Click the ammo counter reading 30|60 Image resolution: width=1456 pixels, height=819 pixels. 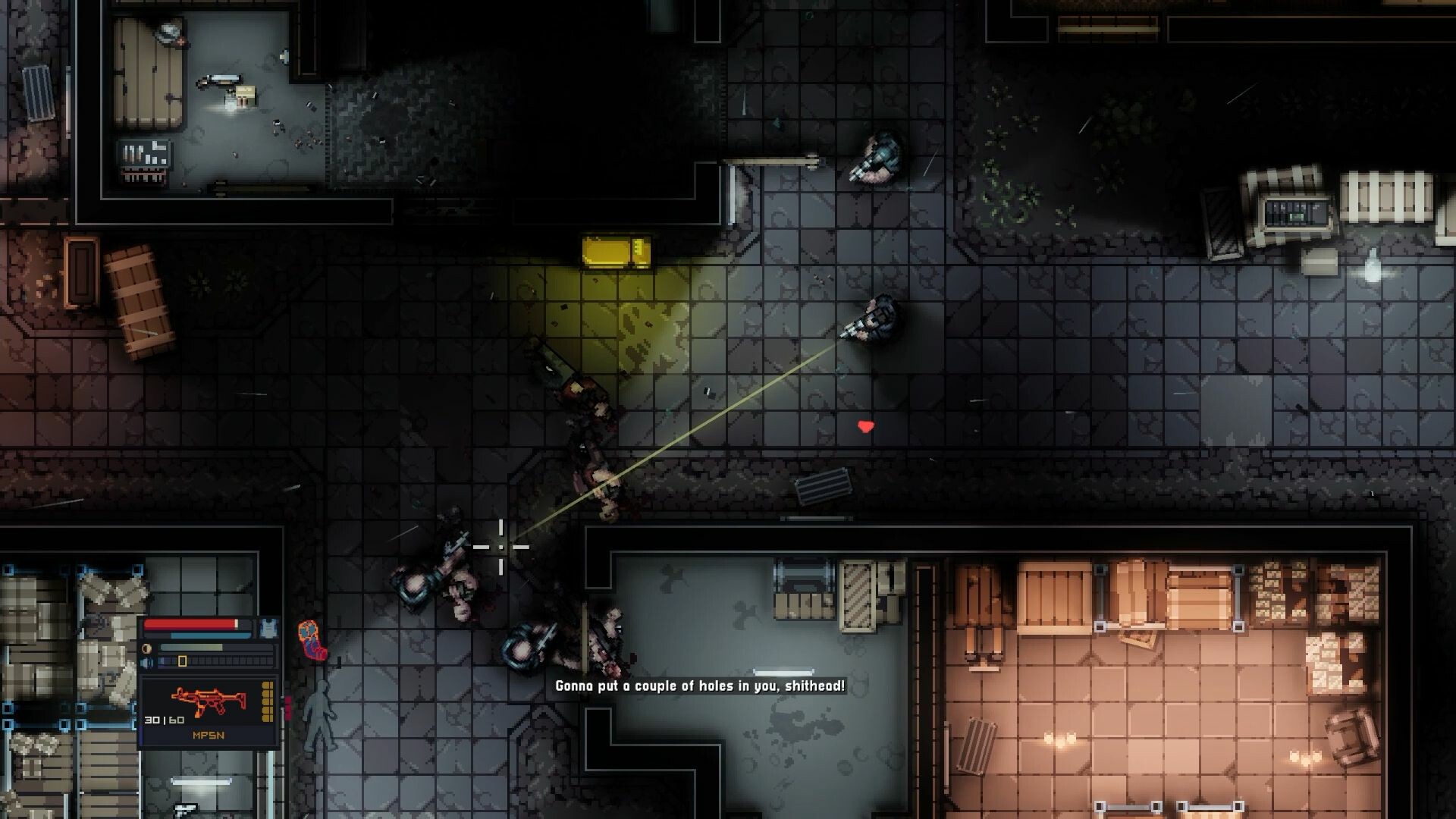[x=165, y=719]
